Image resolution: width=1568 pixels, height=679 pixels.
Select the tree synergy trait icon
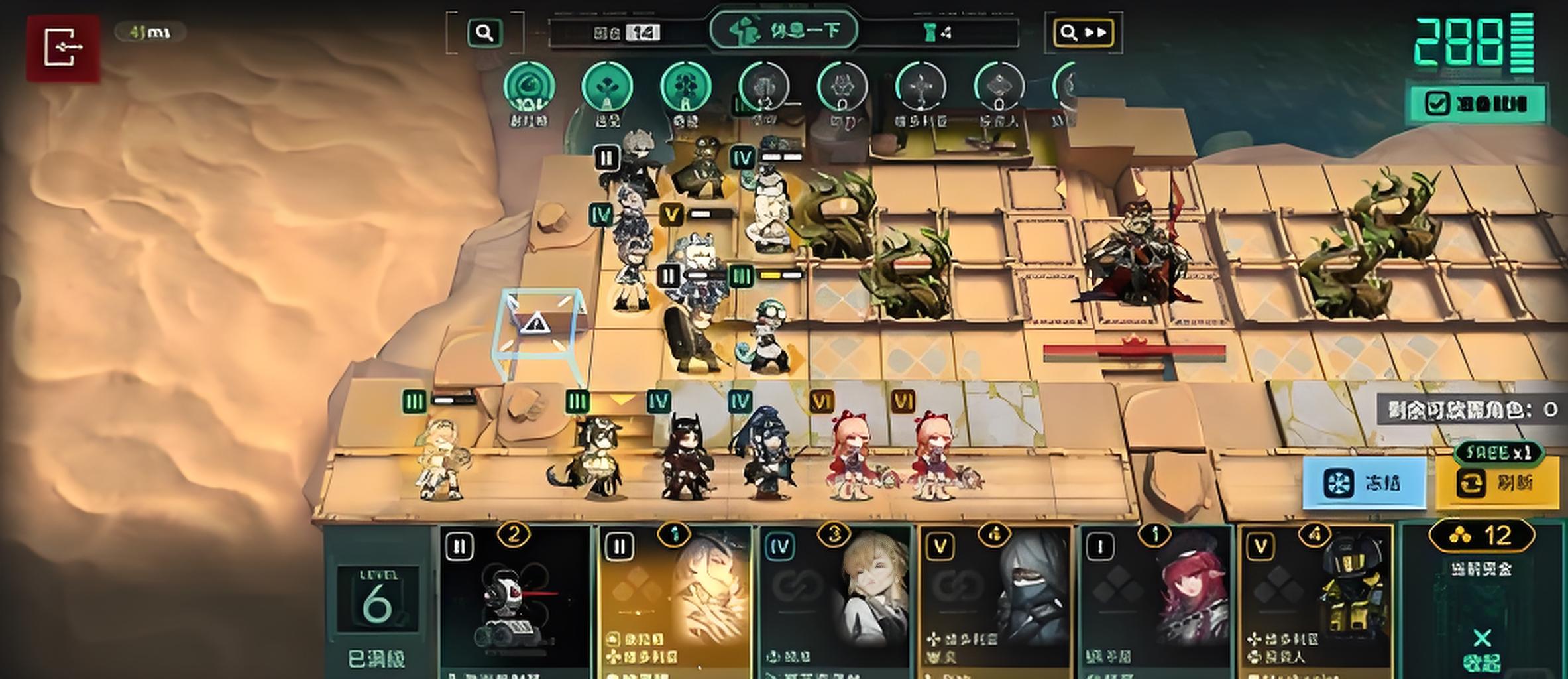point(685,87)
